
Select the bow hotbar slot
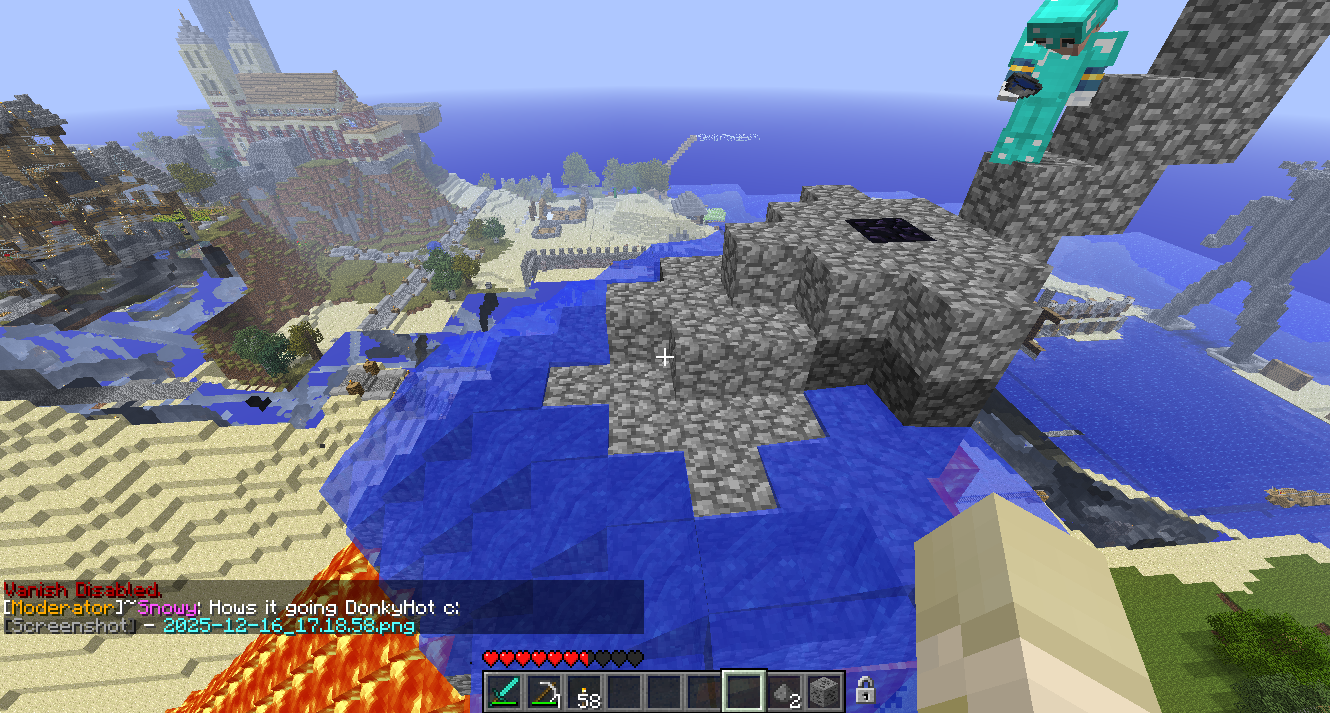[x=545, y=691]
